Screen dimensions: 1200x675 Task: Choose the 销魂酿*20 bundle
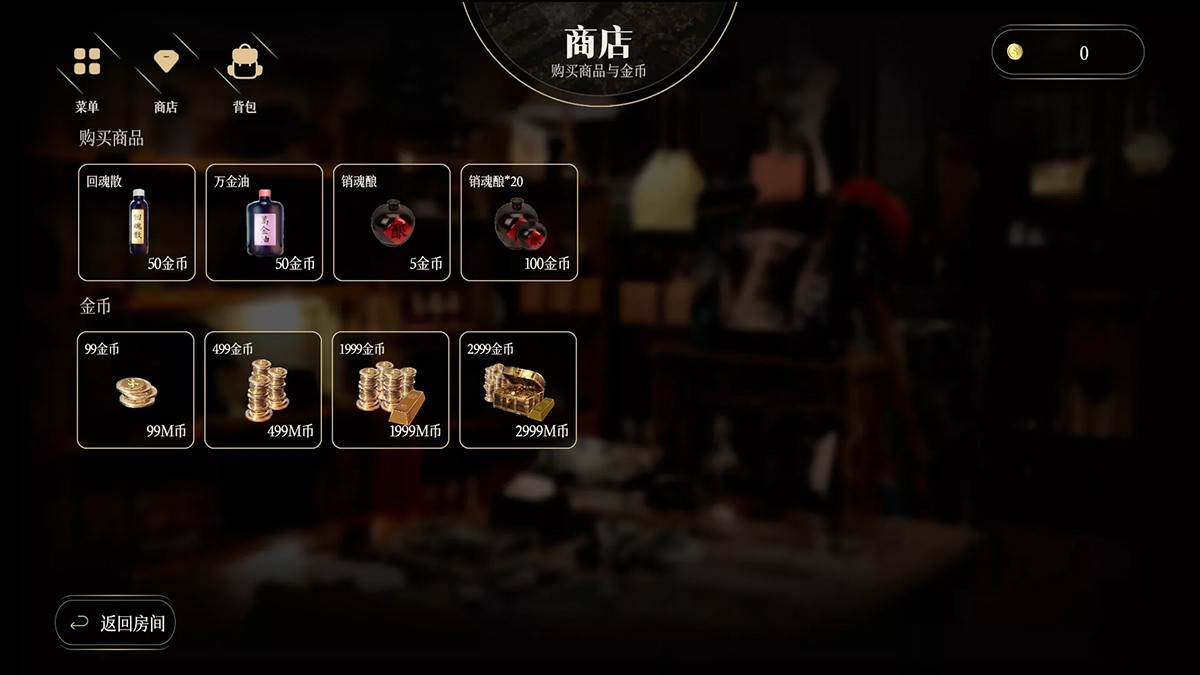(519, 222)
